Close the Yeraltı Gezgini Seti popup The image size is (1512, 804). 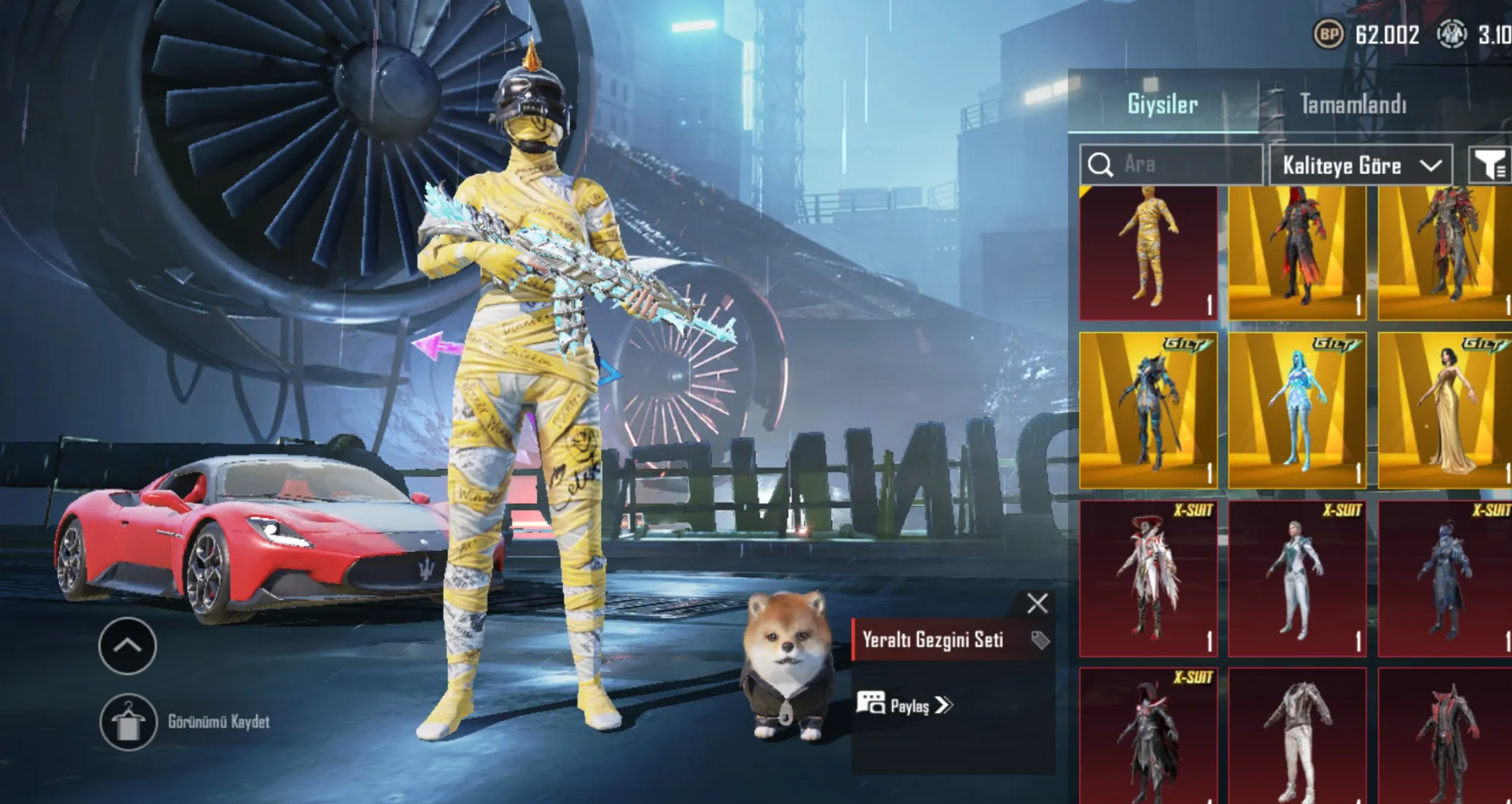tap(1037, 604)
